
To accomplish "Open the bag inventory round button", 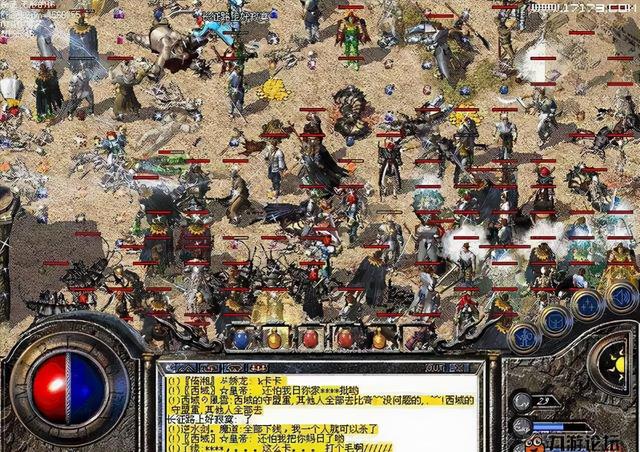I will tap(554, 320).
